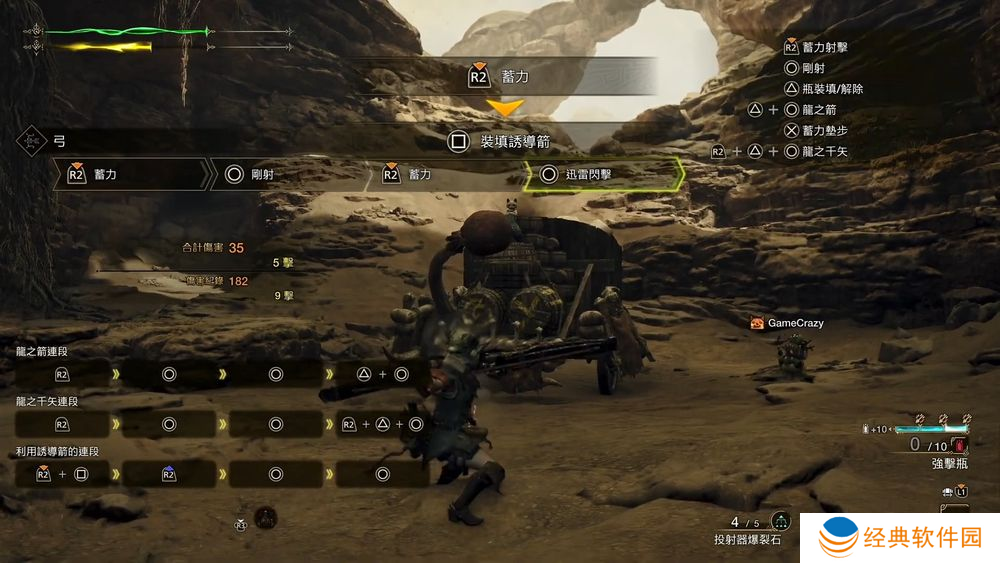Viewport: 1000px width, 563px height.
Task: Click the 经典软件园 watermark logo
Action: point(900,538)
